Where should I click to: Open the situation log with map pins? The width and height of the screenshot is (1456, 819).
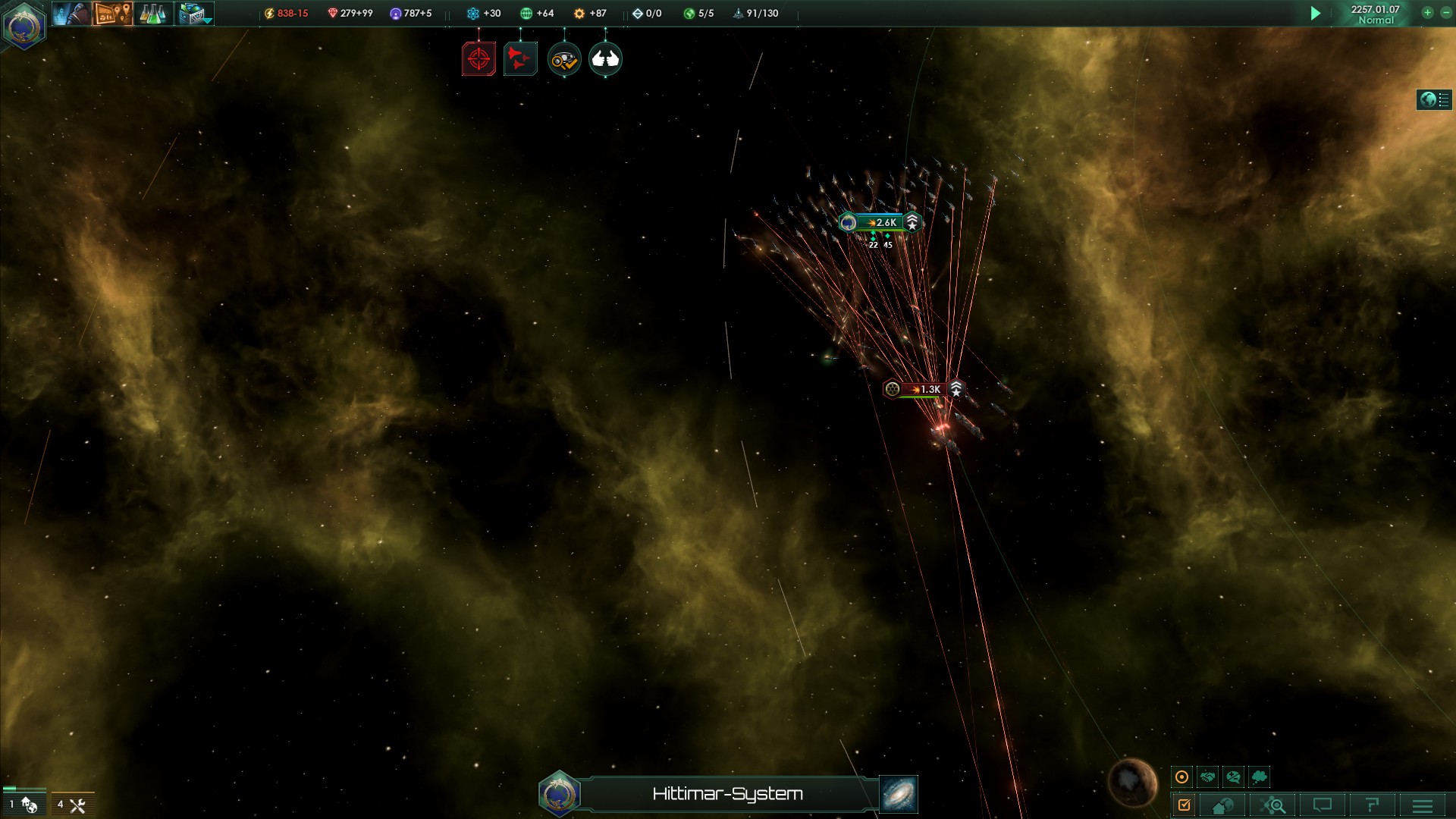coord(112,14)
